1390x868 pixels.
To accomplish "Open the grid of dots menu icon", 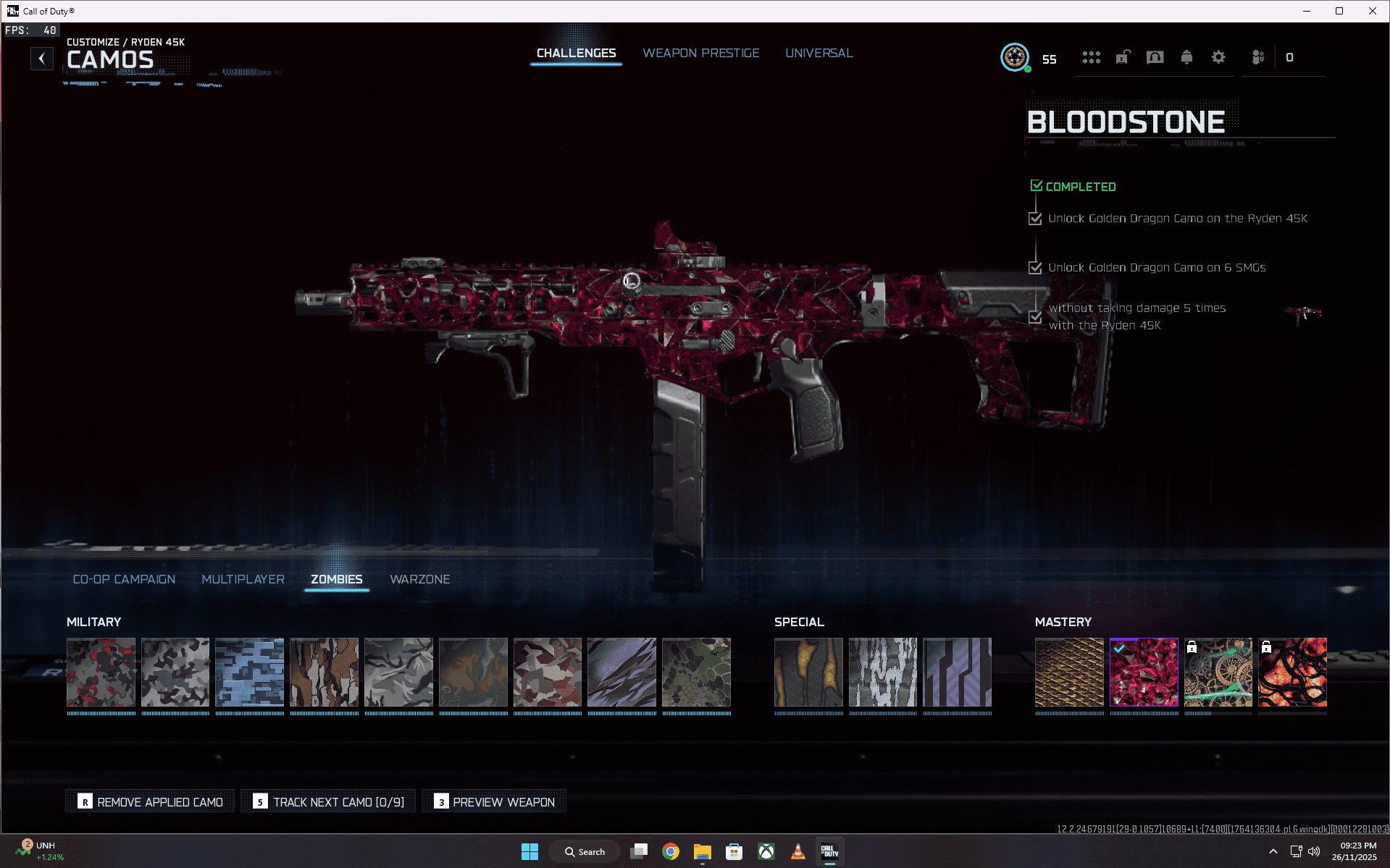I will [1092, 57].
